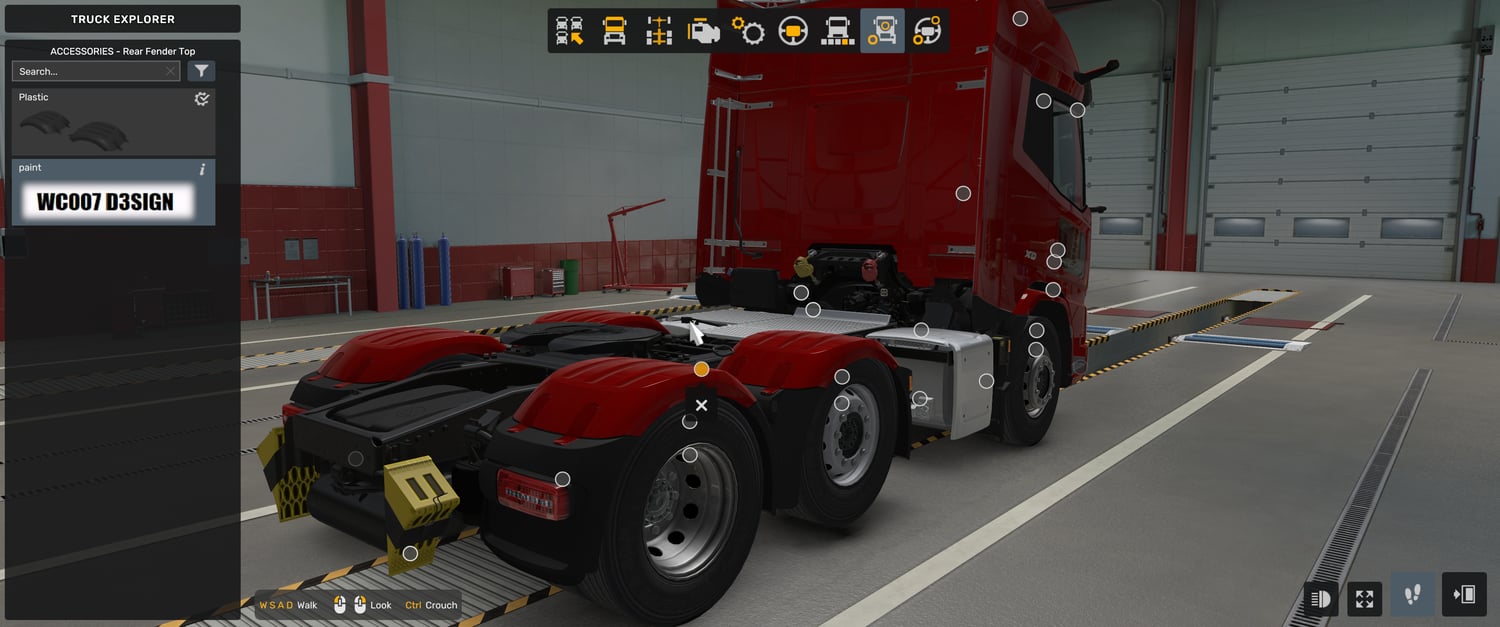Open the truck selection category with arrow
Viewport: 1500px width, 627px height.
click(570, 31)
